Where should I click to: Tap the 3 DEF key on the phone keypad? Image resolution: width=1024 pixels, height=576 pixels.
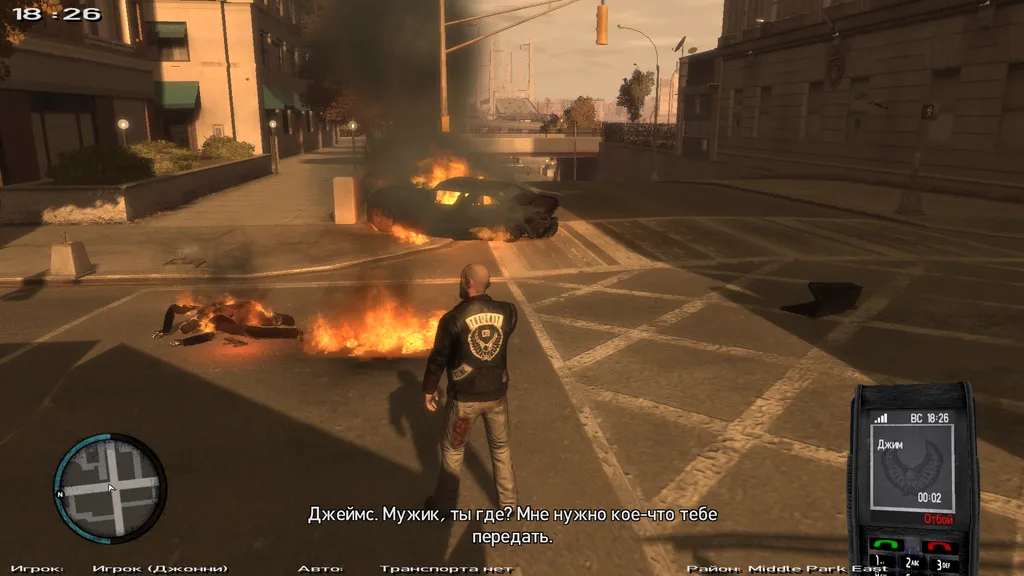coord(942,565)
